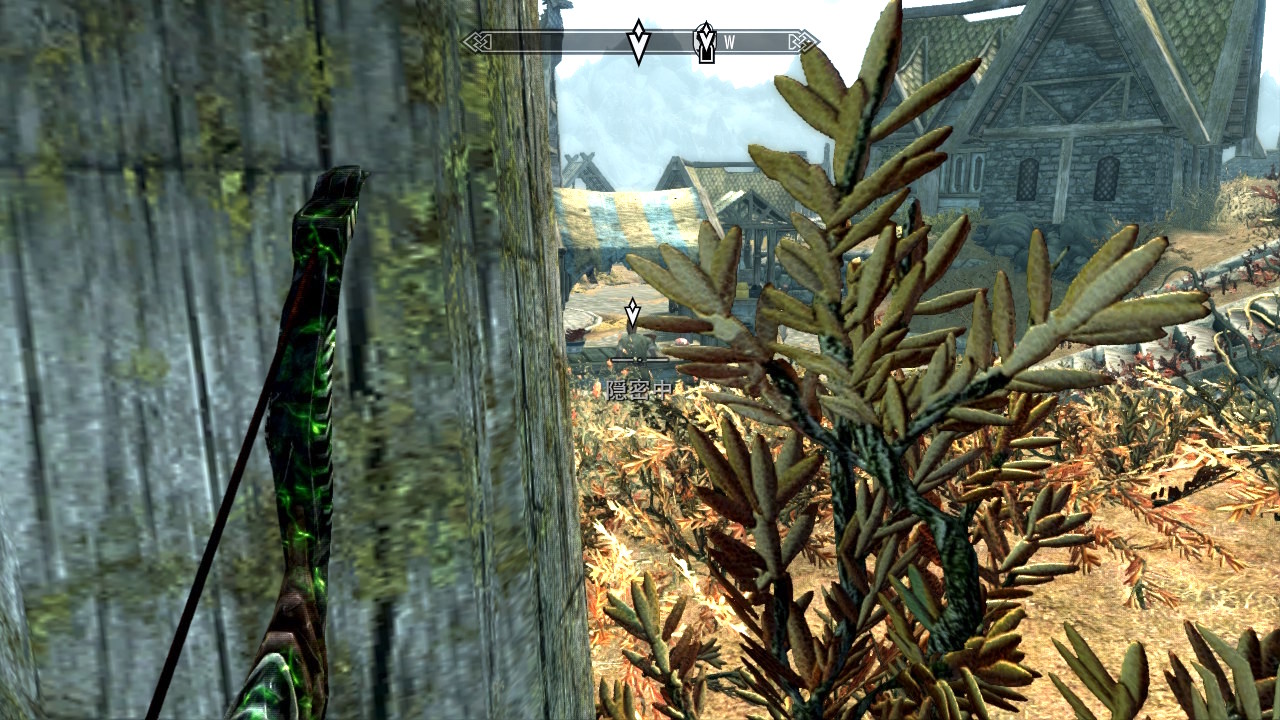Select the compass quest marker beside the W
Screen dimensions: 1280x720
[706, 42]
